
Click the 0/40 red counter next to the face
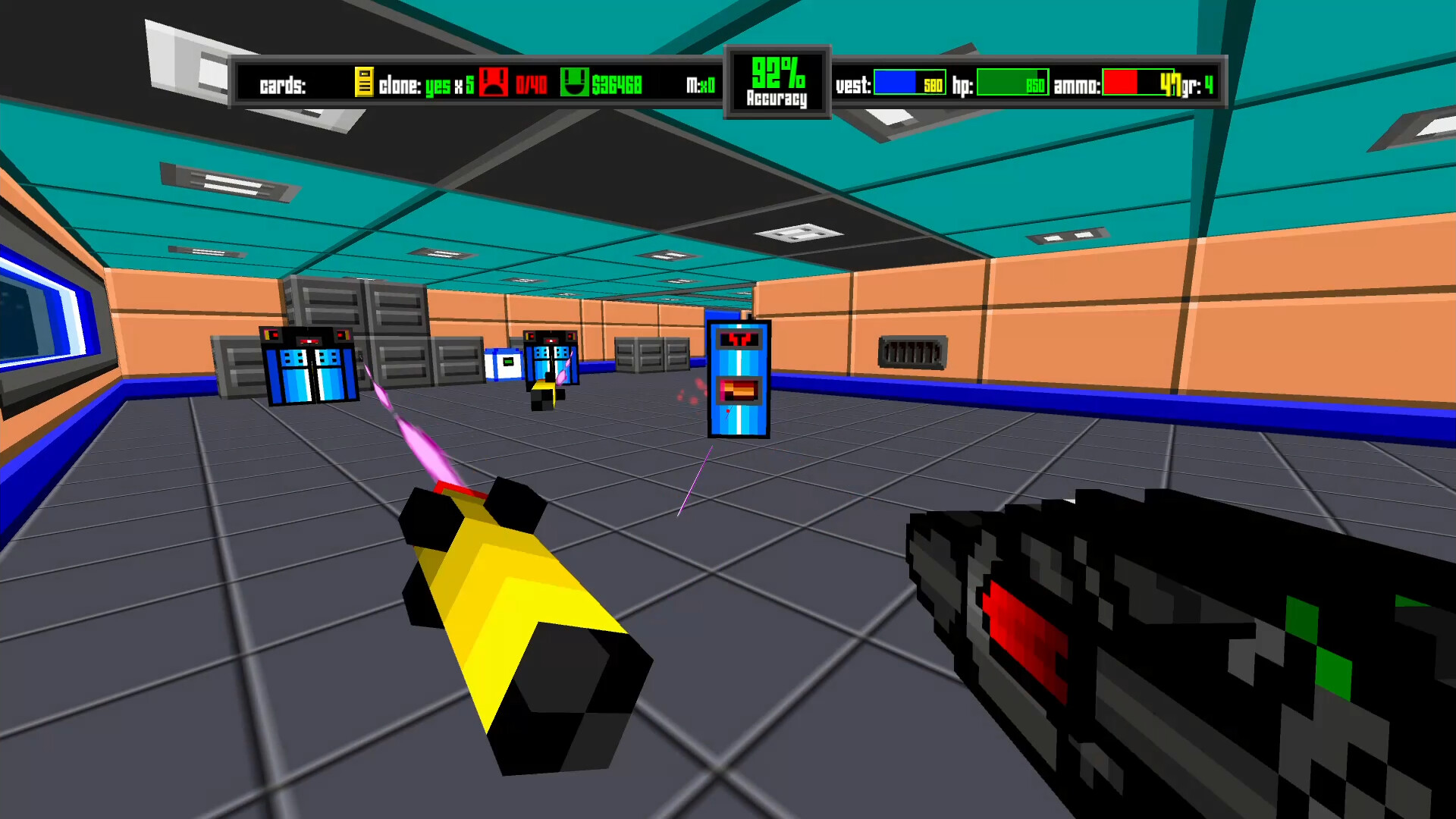[x=531, y=84]
